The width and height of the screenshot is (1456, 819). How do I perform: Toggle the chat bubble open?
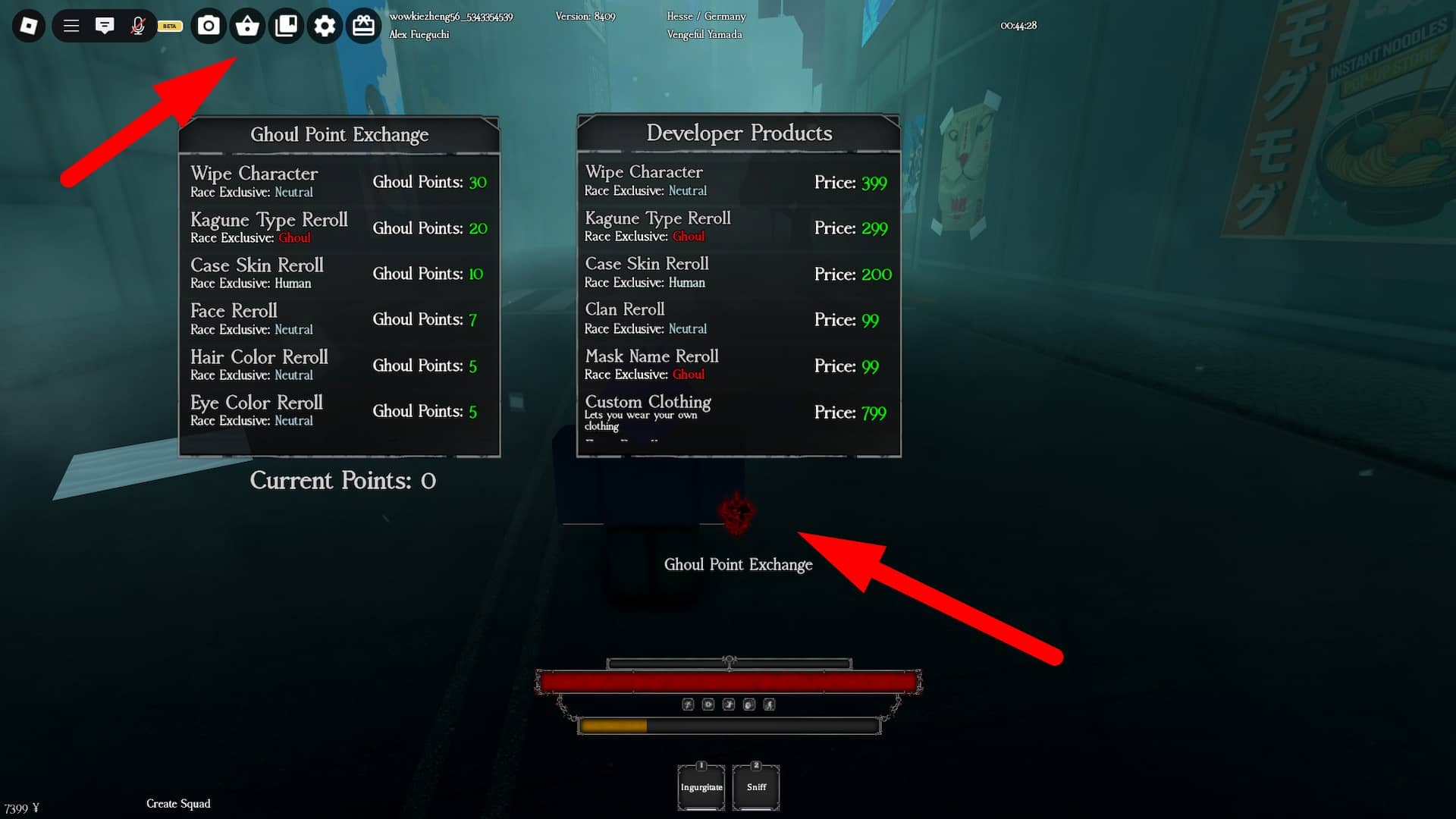[x=105, y=25]
